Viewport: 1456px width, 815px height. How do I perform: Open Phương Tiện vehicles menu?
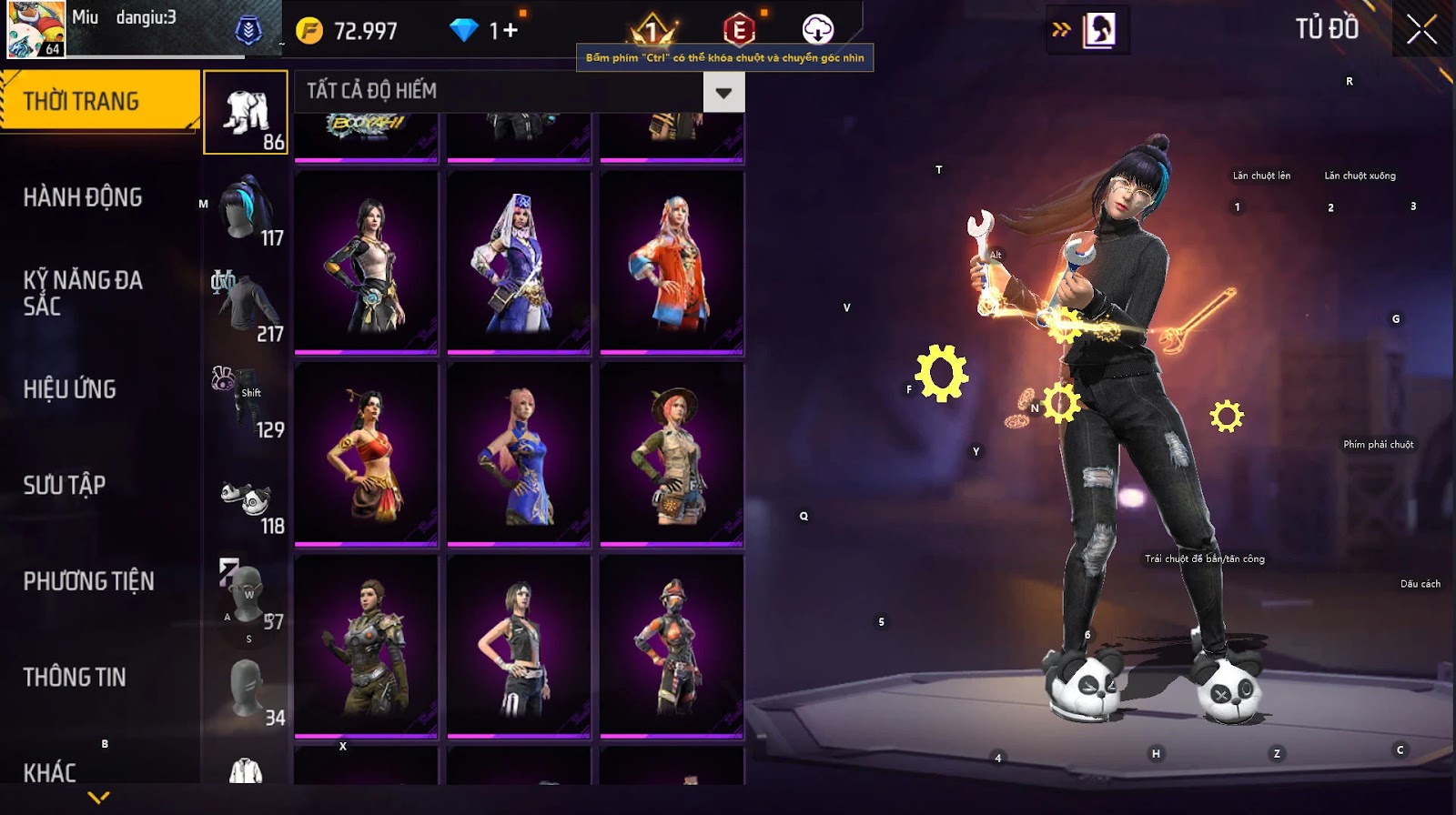(88, 581)
